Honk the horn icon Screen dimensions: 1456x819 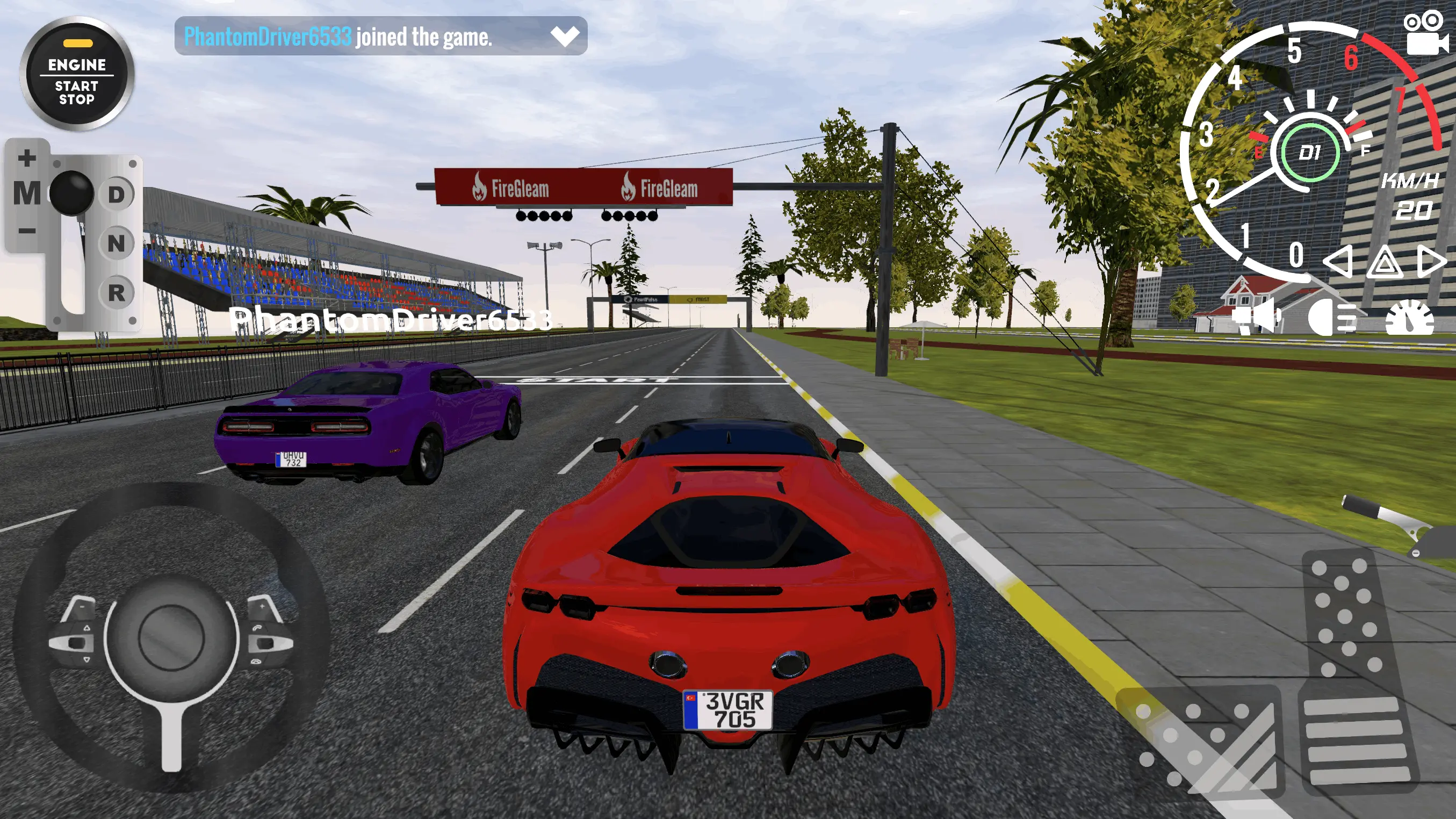tap(1256, 318)
